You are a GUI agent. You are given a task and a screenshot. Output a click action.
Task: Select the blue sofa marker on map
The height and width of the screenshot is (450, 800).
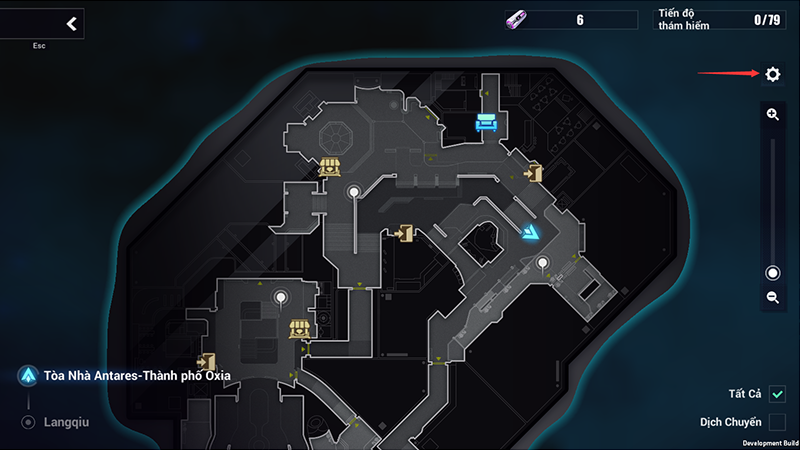[486, 122]
